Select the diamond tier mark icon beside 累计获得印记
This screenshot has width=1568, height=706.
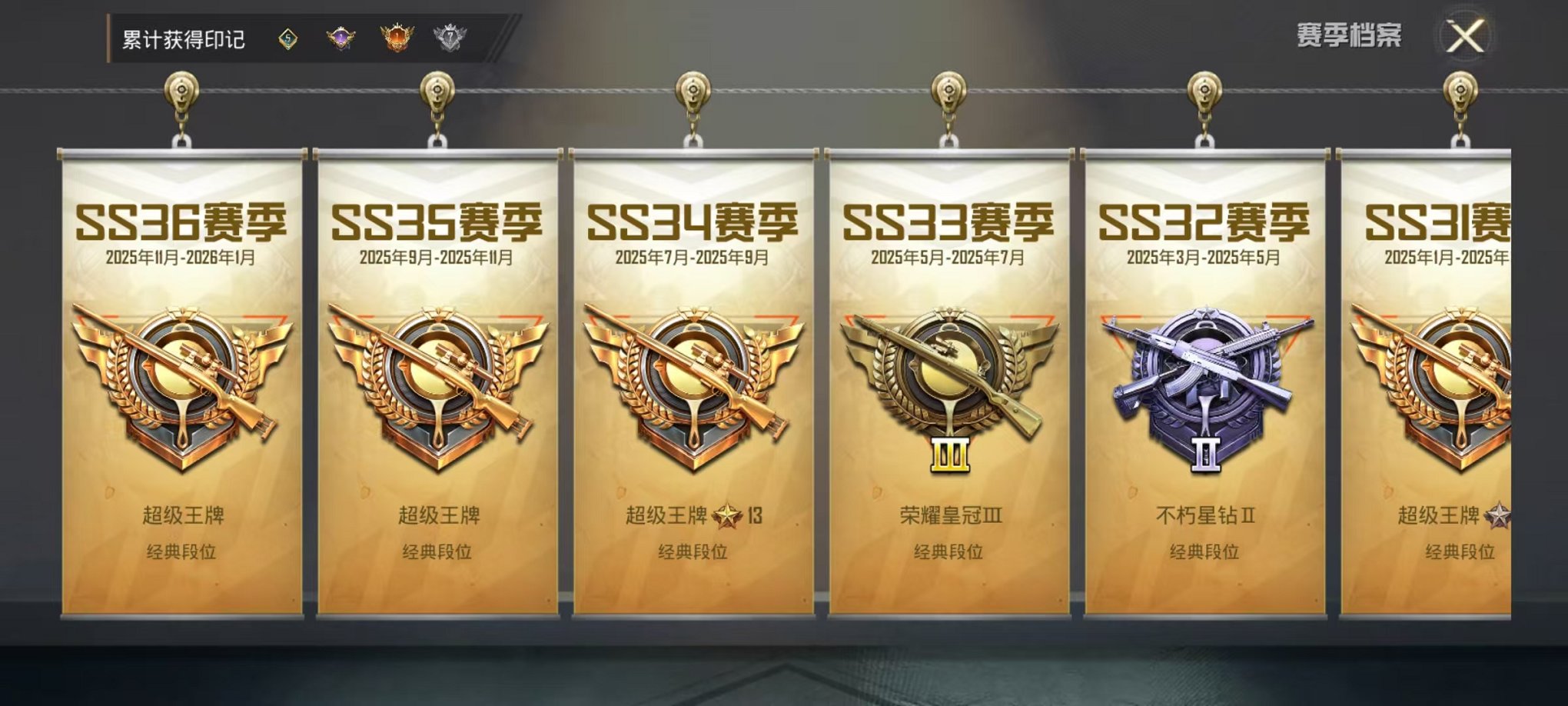click(289, 35)
